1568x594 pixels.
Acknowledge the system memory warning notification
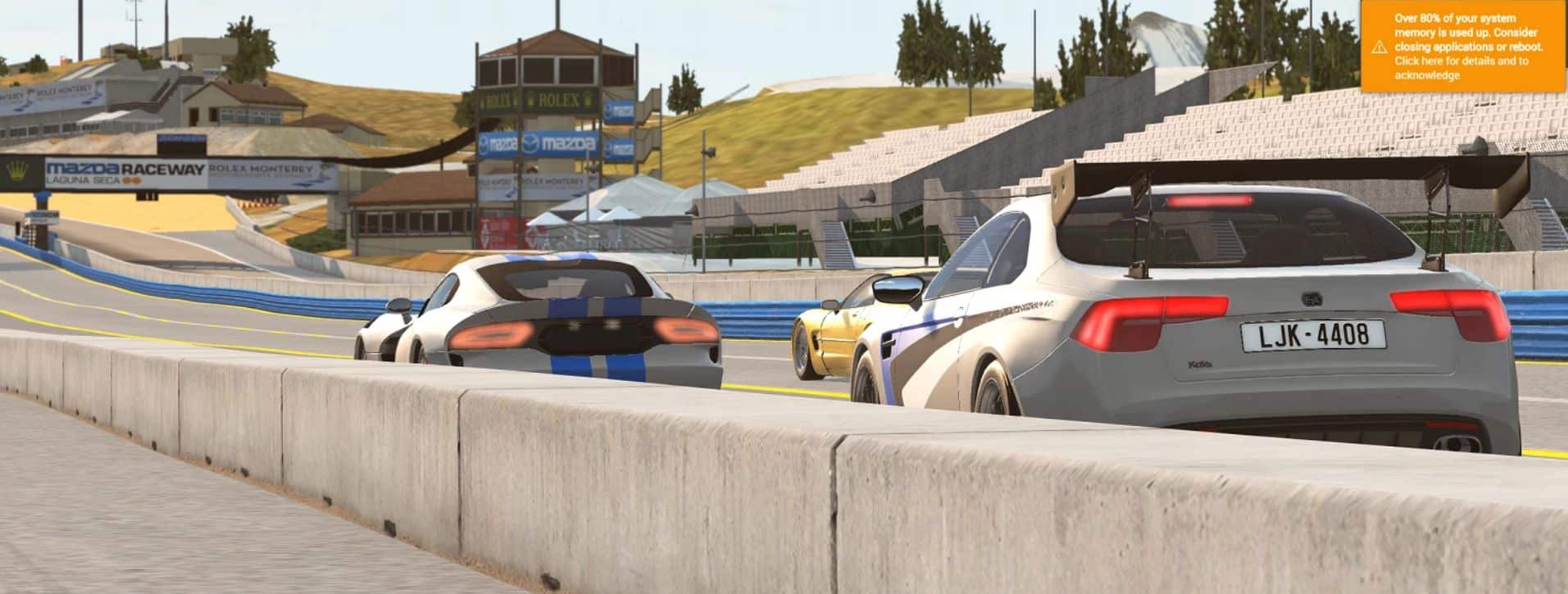1462,47
